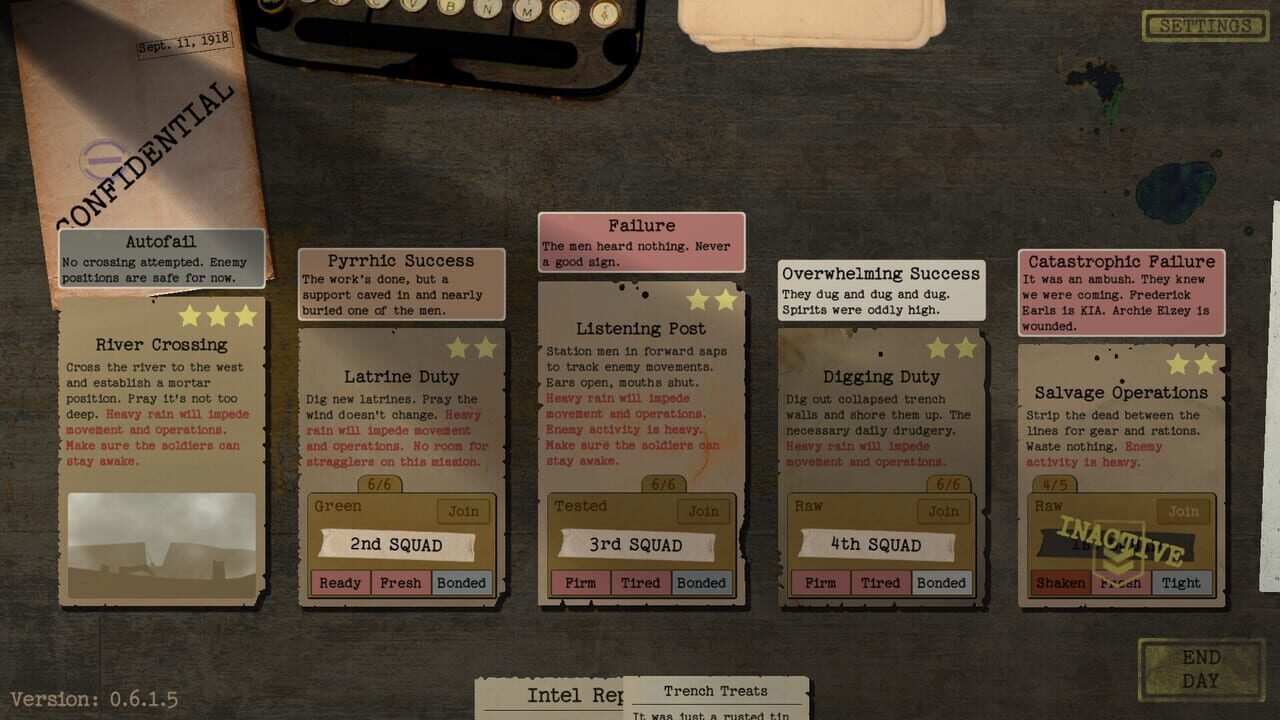Toggle the Fresh trait on 2nd SQUAD

coord(401,582)
